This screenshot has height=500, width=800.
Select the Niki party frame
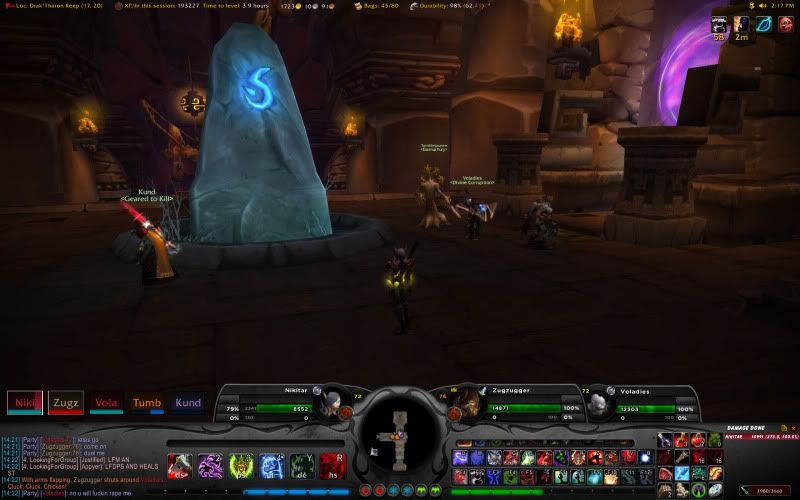tap(25, 403)
